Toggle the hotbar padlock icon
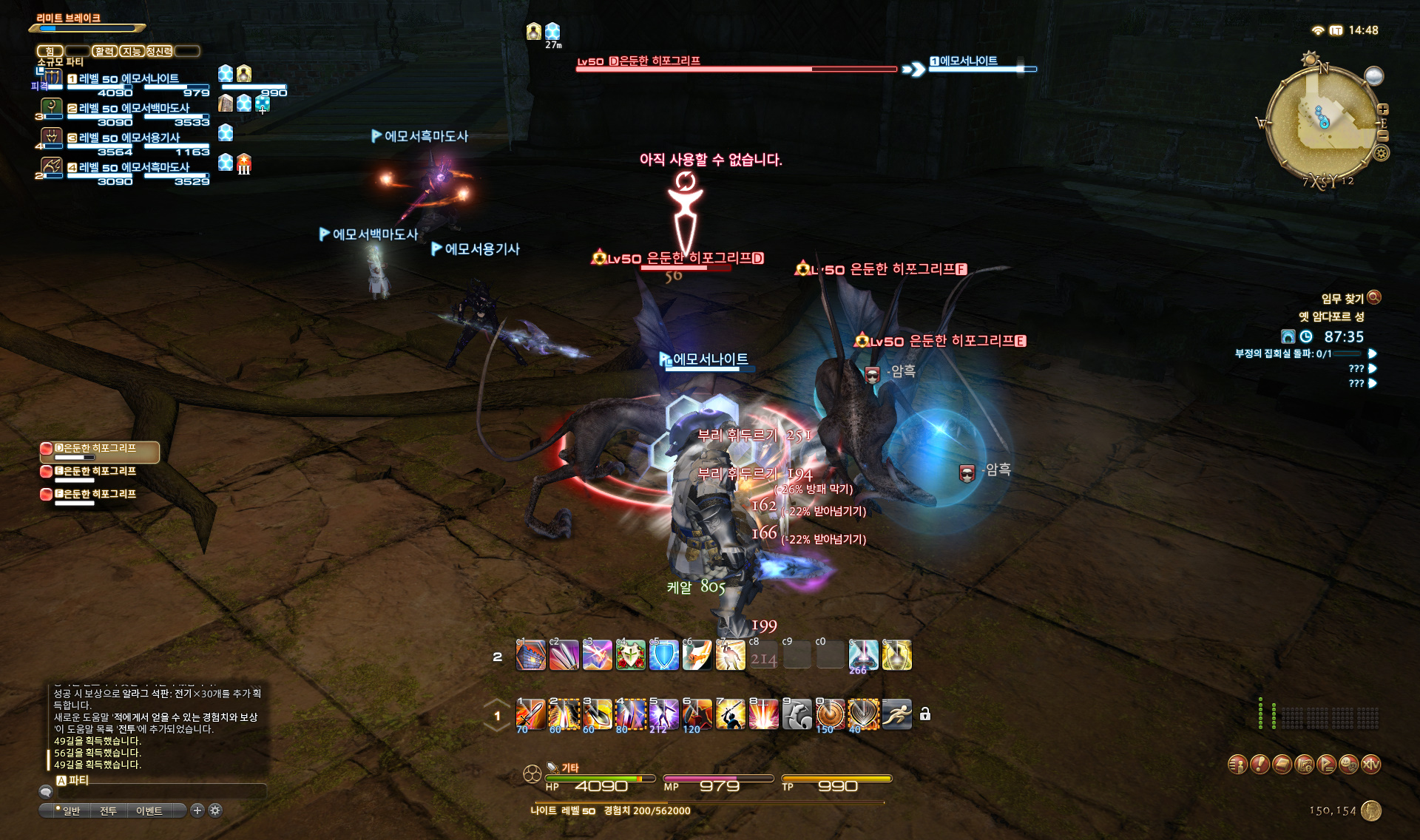This screenshot has width=1420, height=840. pyautogui.click(x=925, y=714)
